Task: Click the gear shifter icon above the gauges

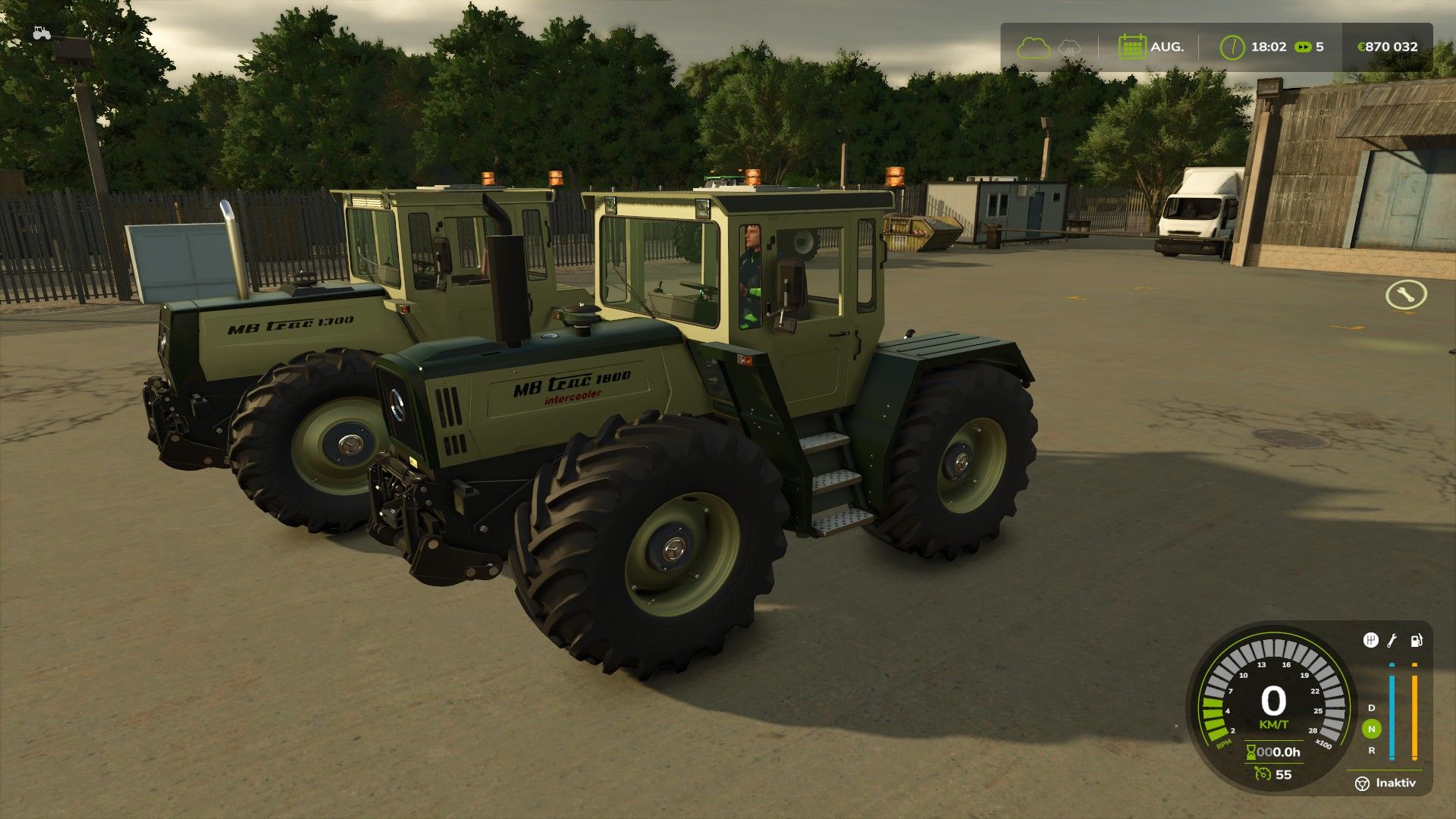Action: pos(1370,641)
